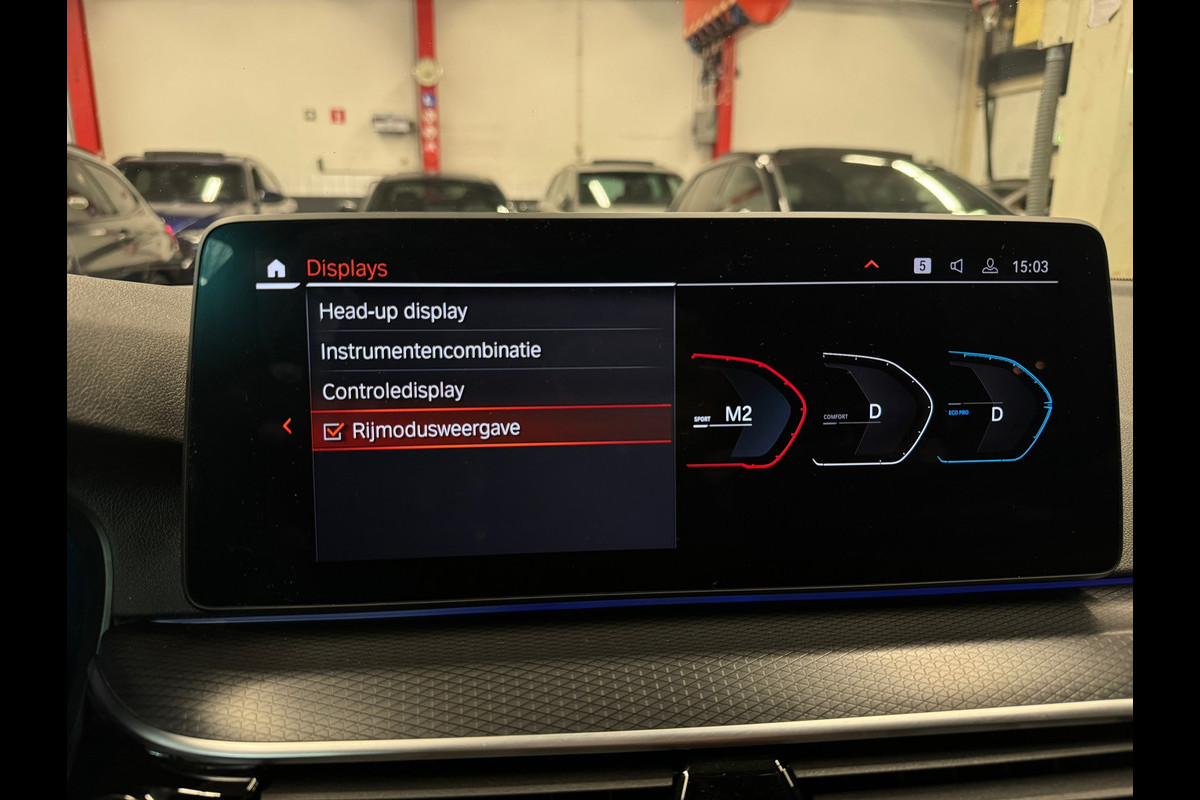Choose the Eco Pro drive mode preview
Screen dimensions: 1200x800
[995, 407]
